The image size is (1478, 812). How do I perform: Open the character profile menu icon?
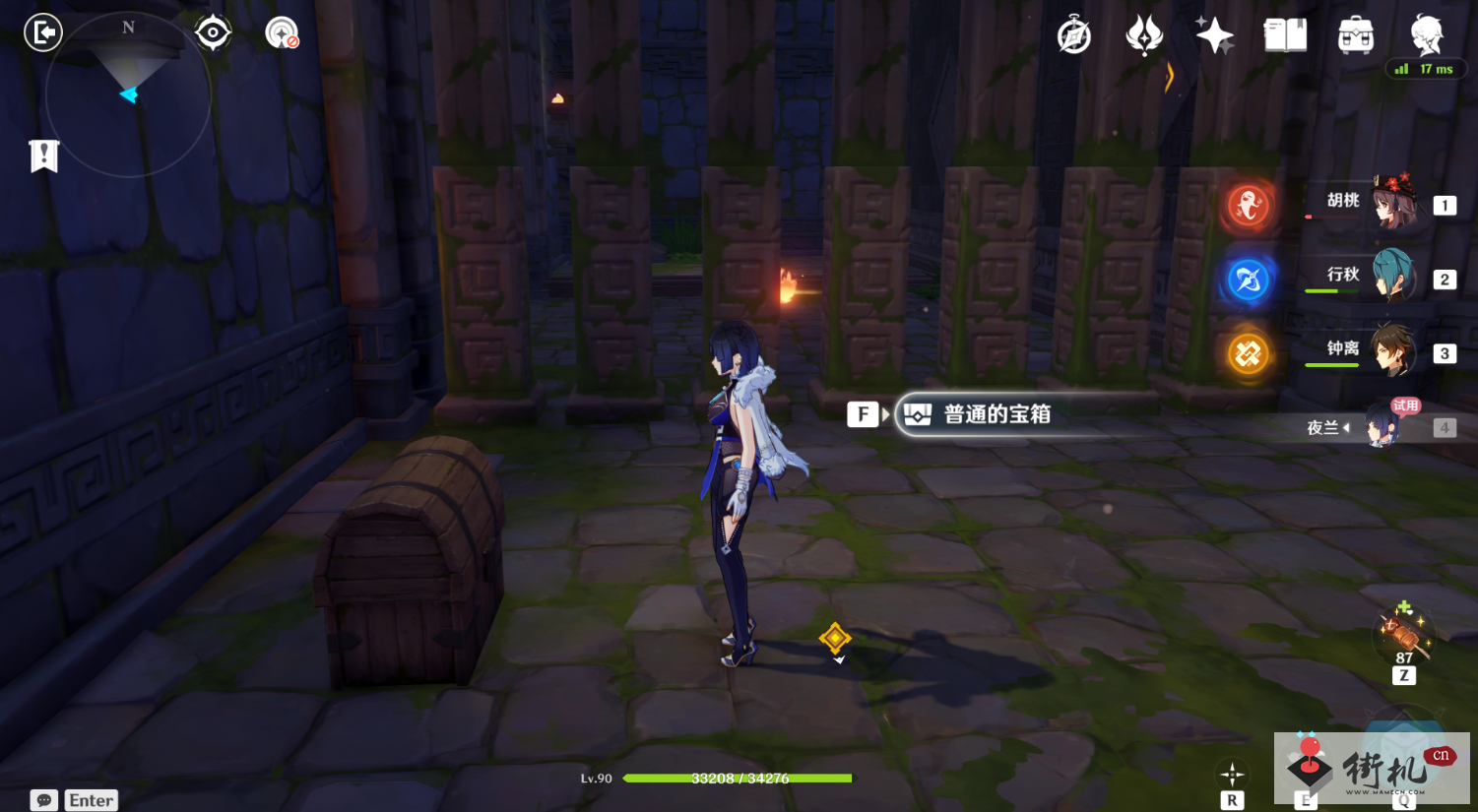[x=1426, y=34]
